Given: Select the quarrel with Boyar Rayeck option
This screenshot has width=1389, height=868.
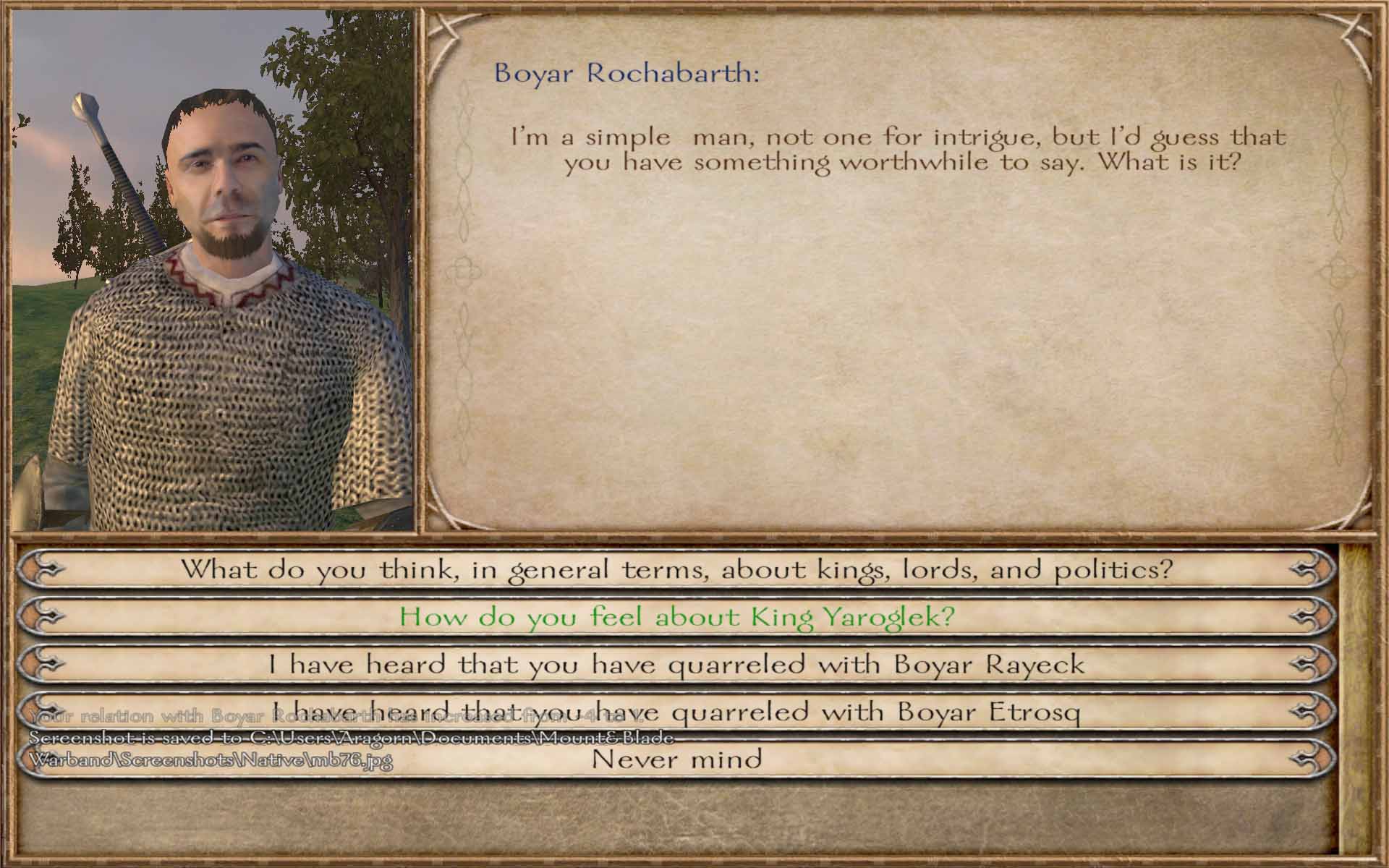Looking at the screenshot, I should pos(676,664).
